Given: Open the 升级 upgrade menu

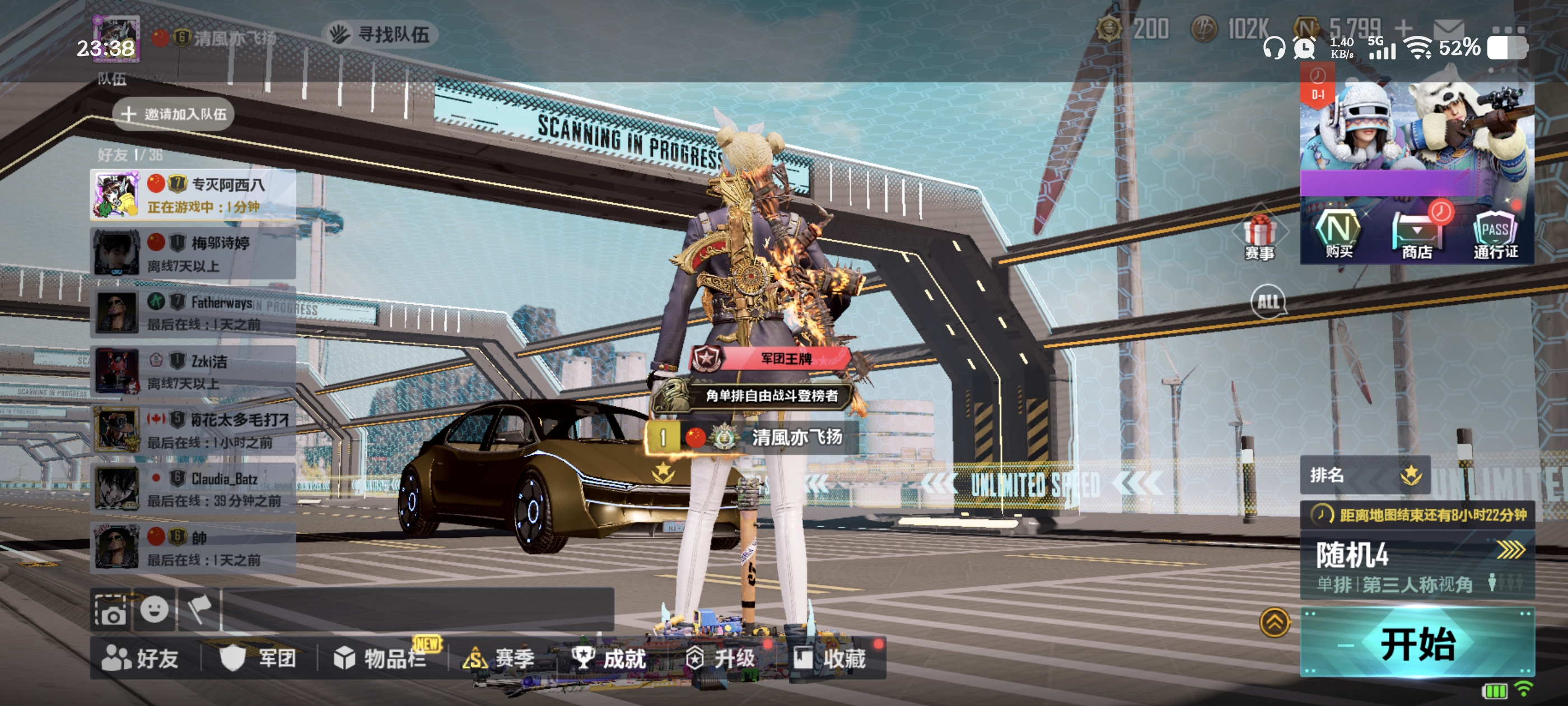Looking at the screenshot, I should 720,658.
